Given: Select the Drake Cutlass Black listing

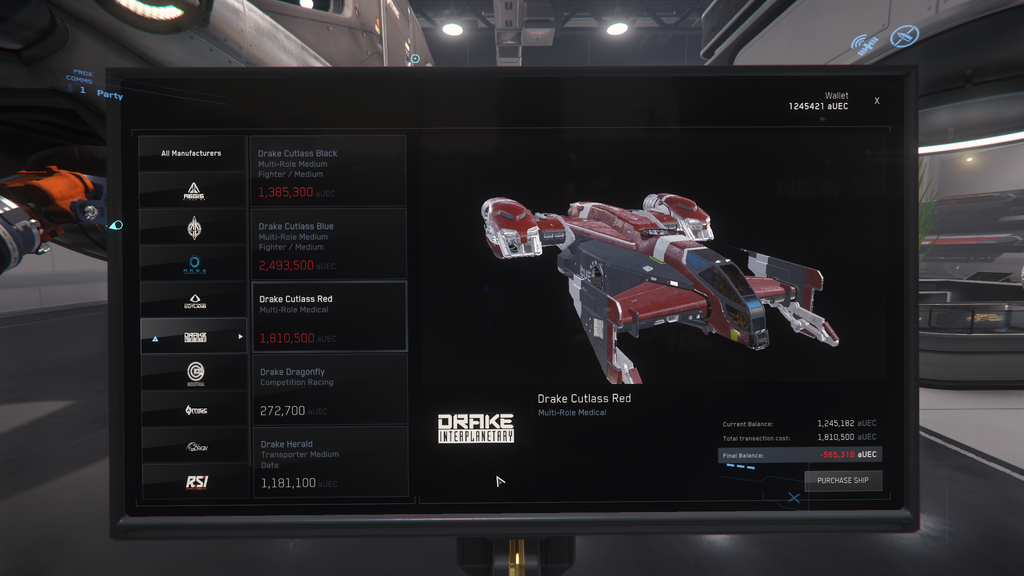Looking at the screenshot, I should pyautogui.click(x=328, y=172).
